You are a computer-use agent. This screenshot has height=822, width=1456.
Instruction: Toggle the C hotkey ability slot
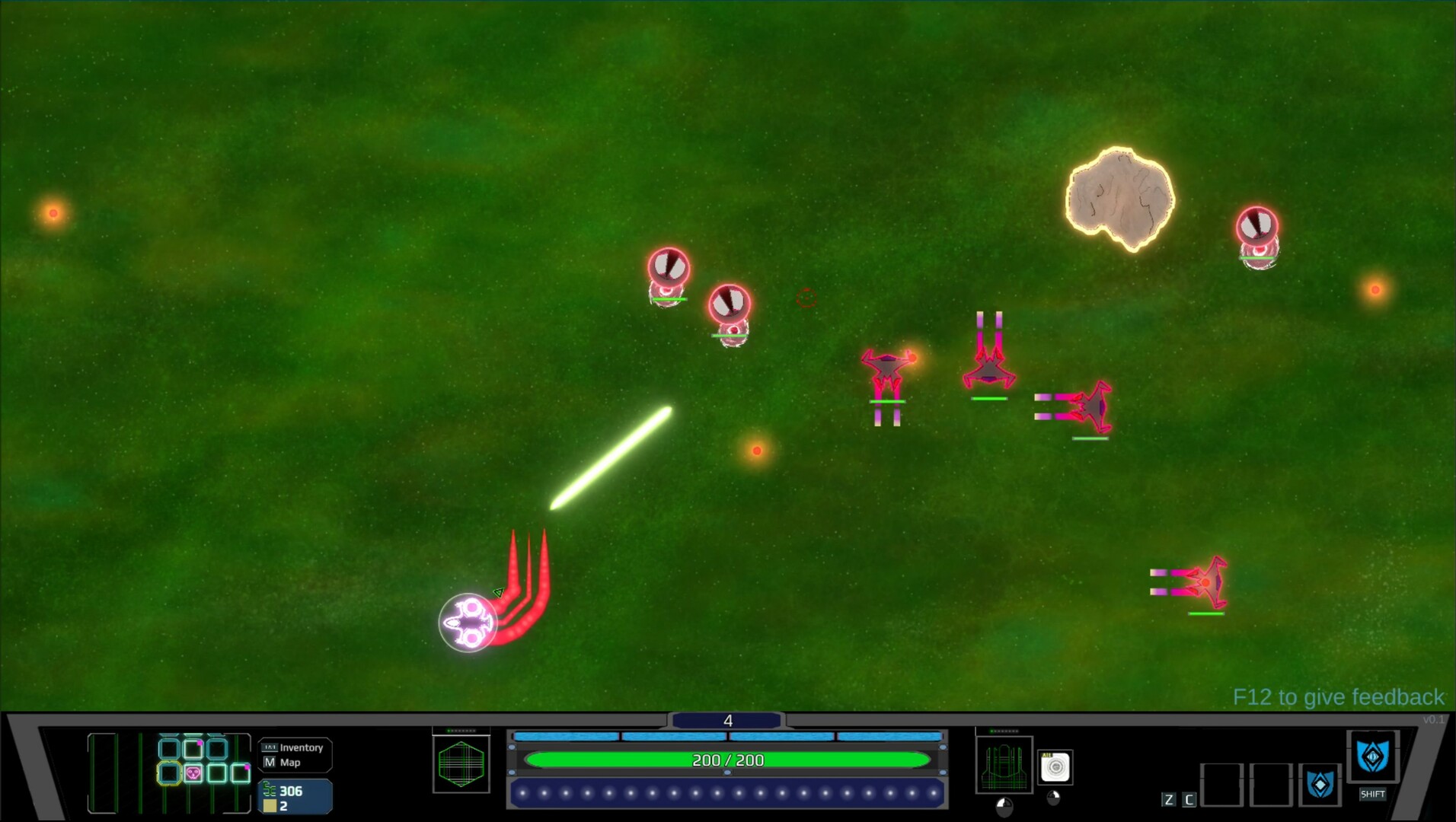click(x=1189, y=798)
